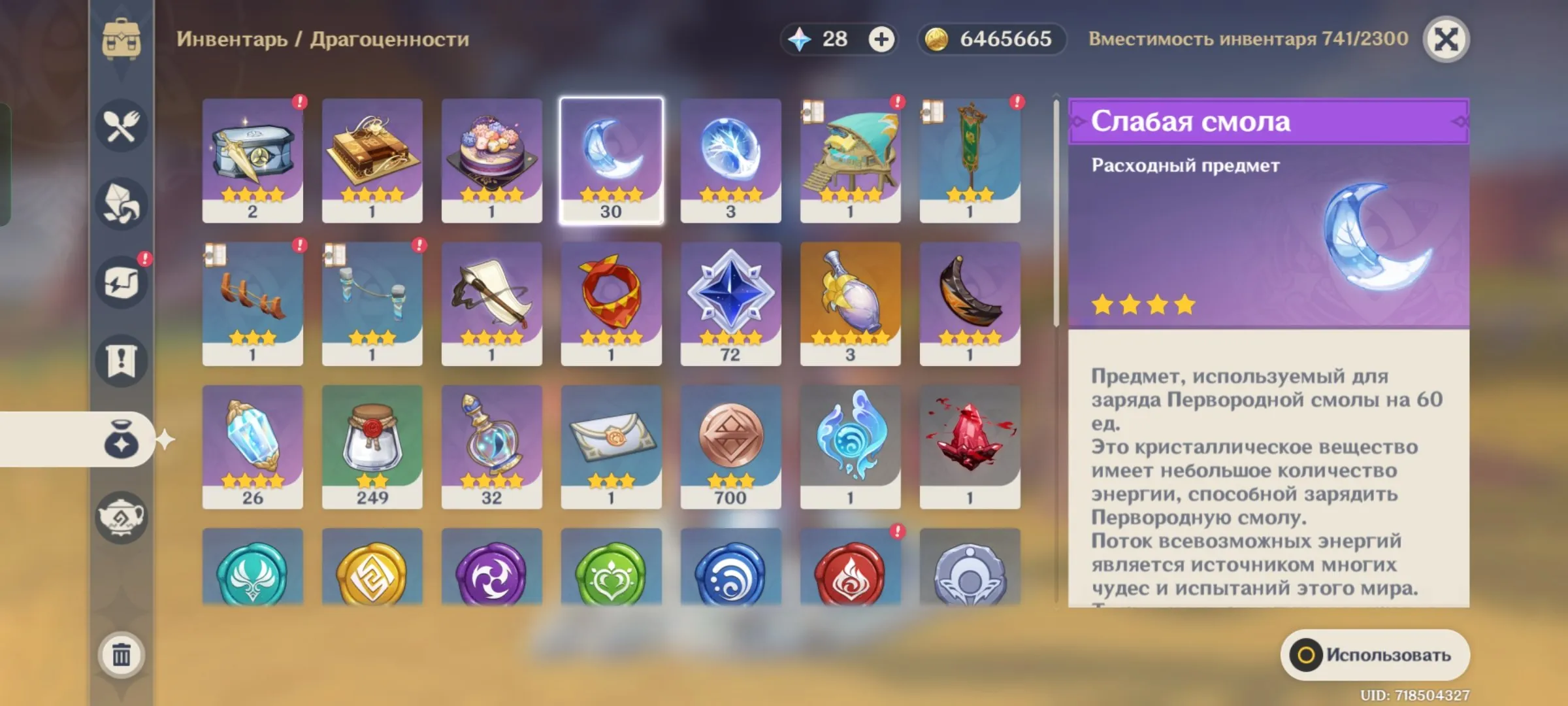Select the bronze coin slot with 700
Image resolution: width=1568 pixels, height=706 pixels.
pos(730,446)
